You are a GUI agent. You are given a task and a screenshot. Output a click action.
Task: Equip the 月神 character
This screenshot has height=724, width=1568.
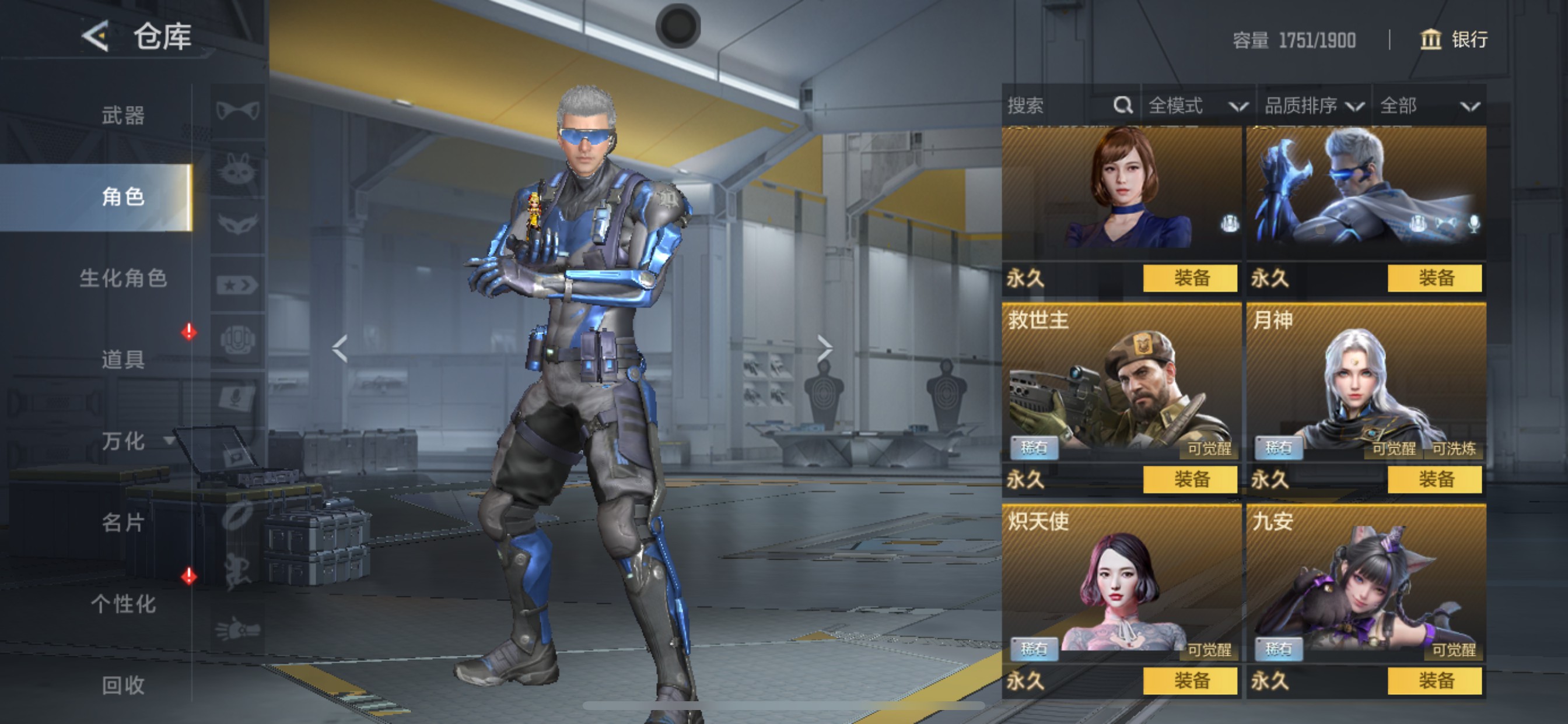click(1434, 479)
